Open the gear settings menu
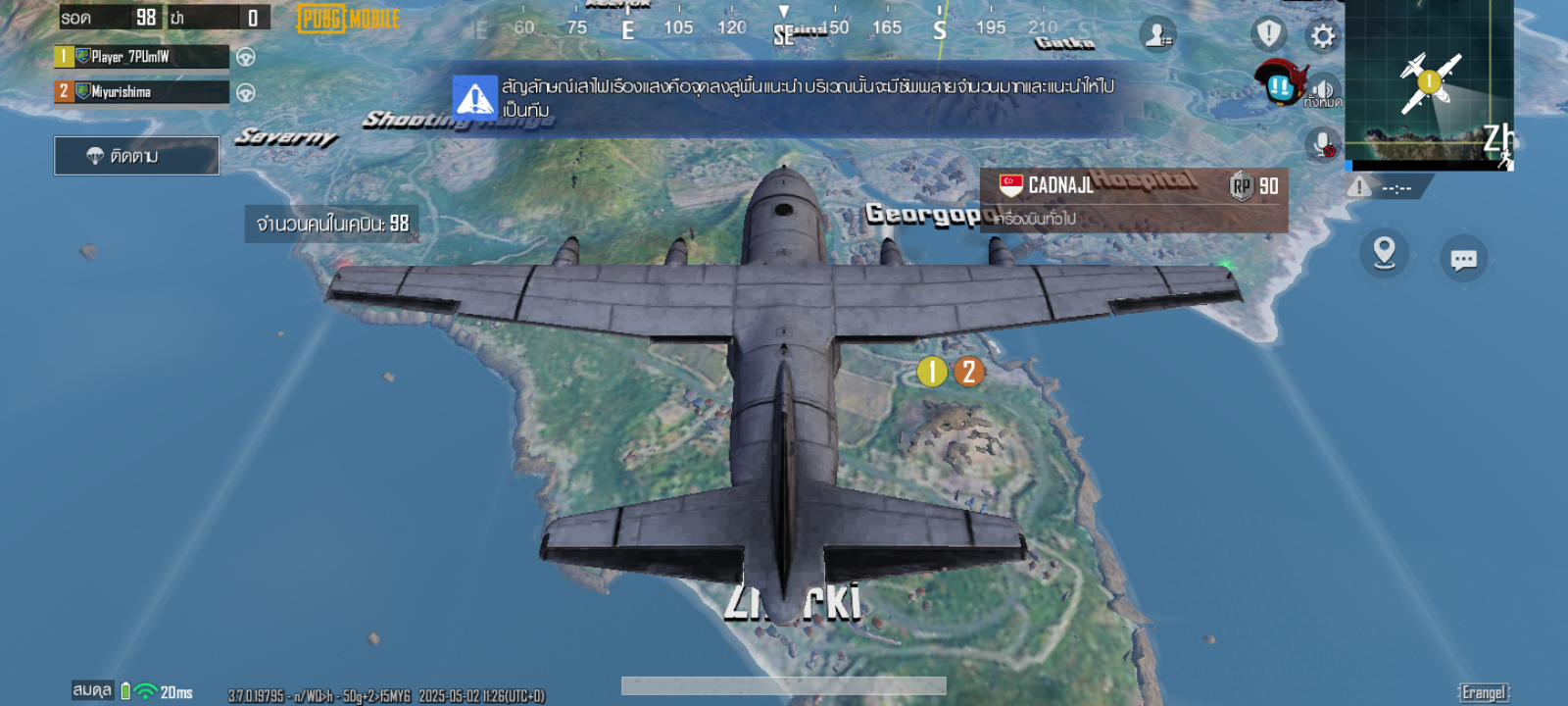Viewport: 1568px width, 706px height. [x=1323, y=36]
